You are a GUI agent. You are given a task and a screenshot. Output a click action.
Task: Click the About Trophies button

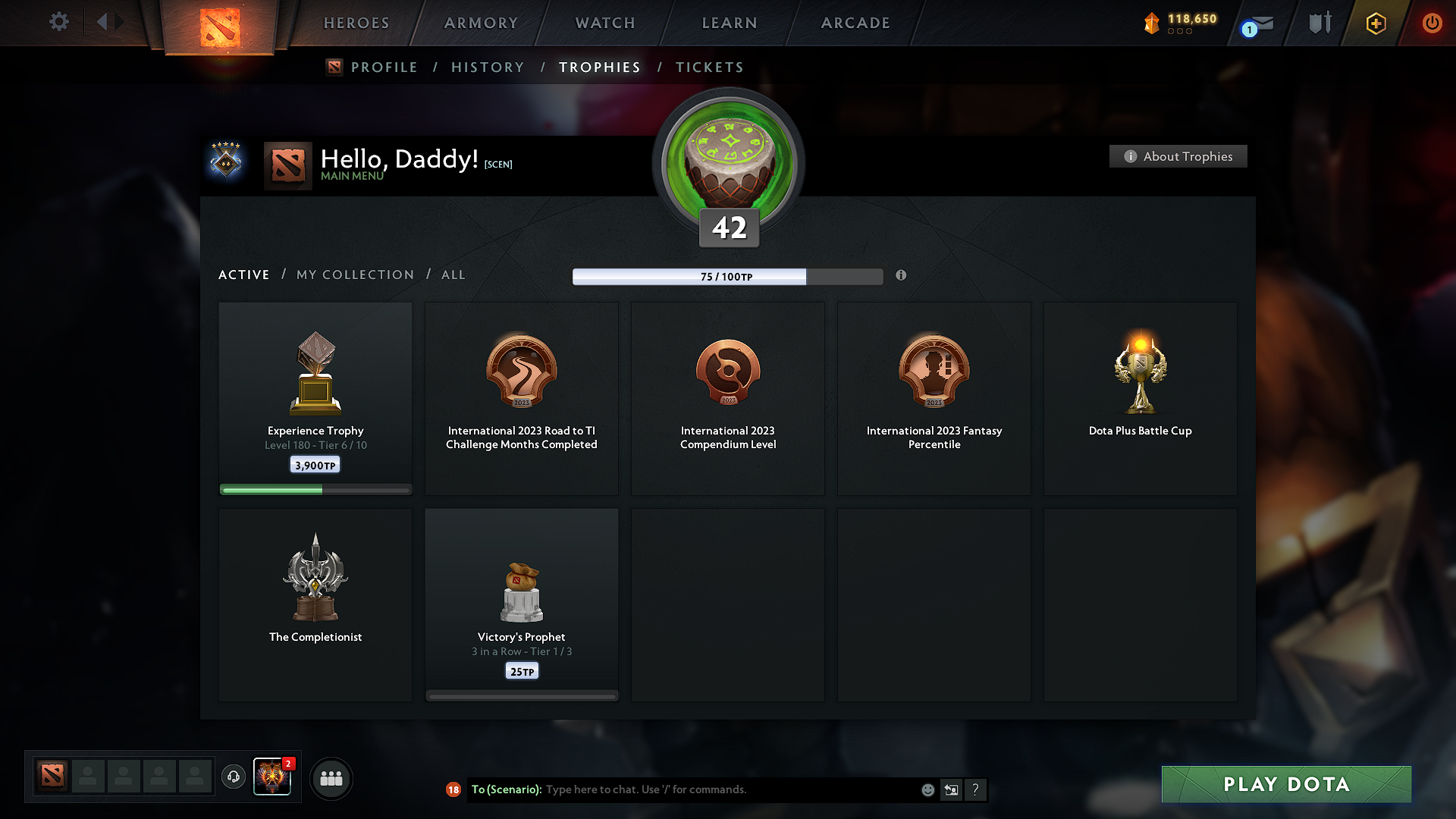[1178, 156]
